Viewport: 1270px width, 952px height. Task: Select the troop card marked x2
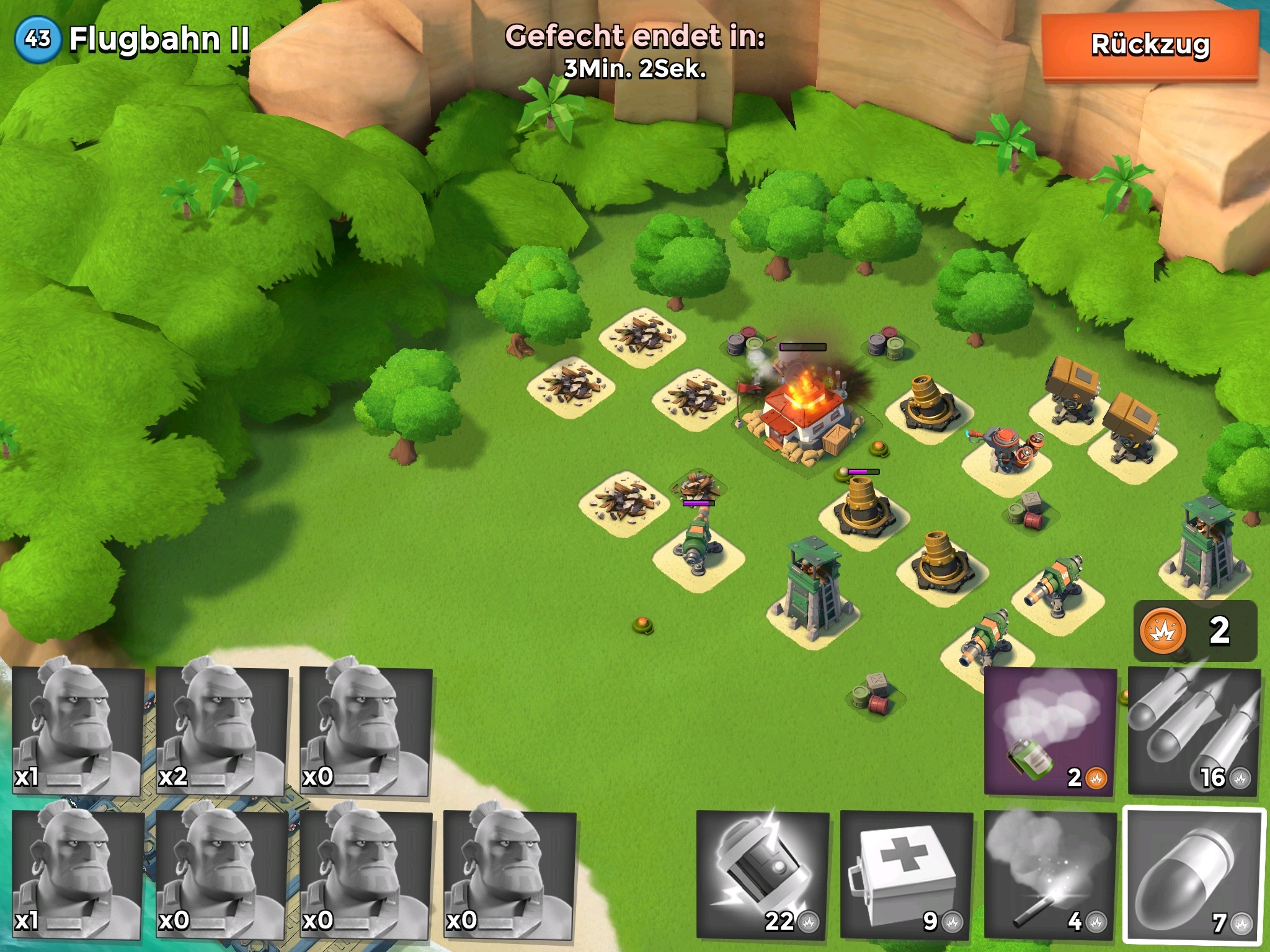[221, 731]
